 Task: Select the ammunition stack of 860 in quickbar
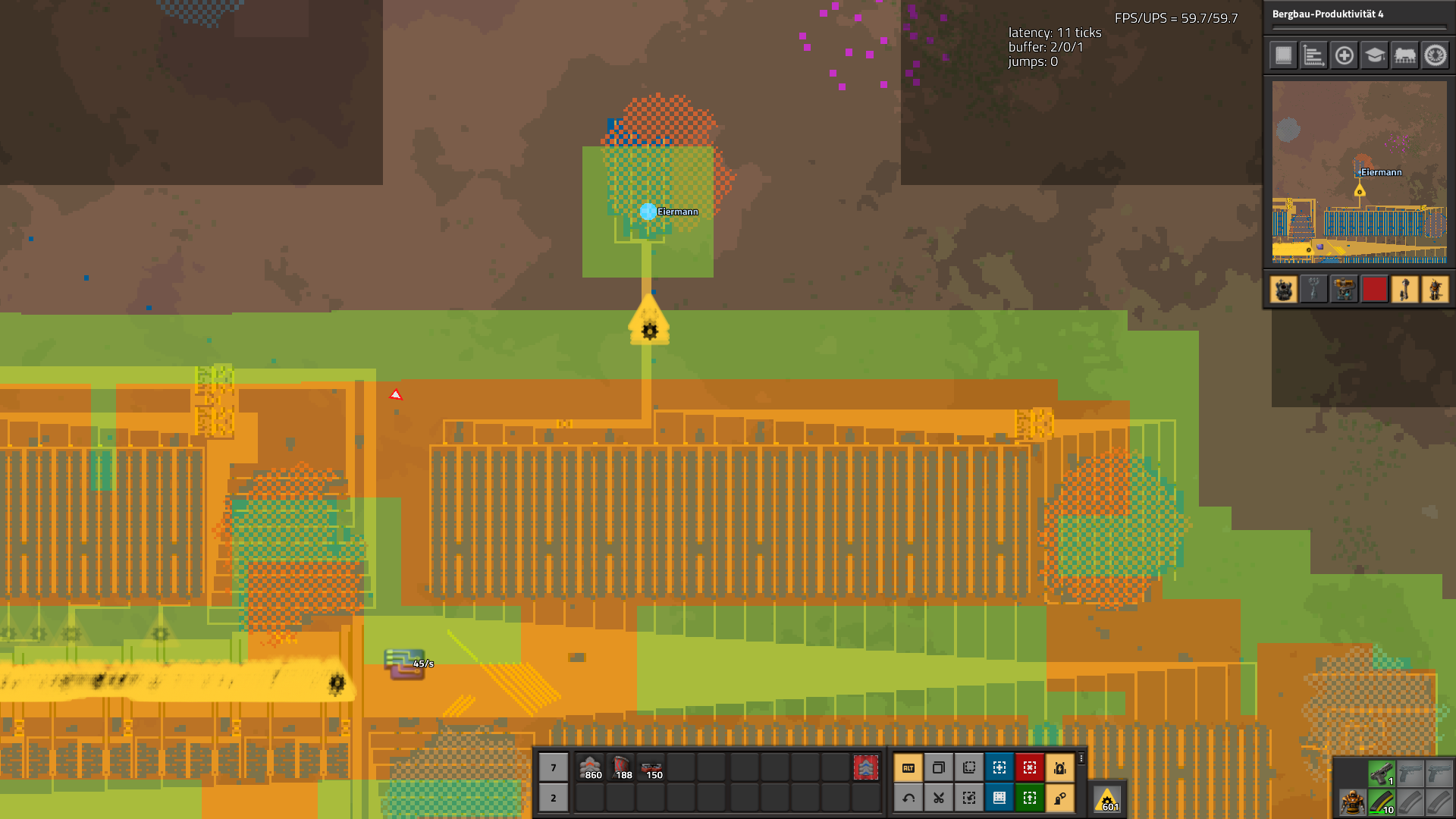coord(591,767)
